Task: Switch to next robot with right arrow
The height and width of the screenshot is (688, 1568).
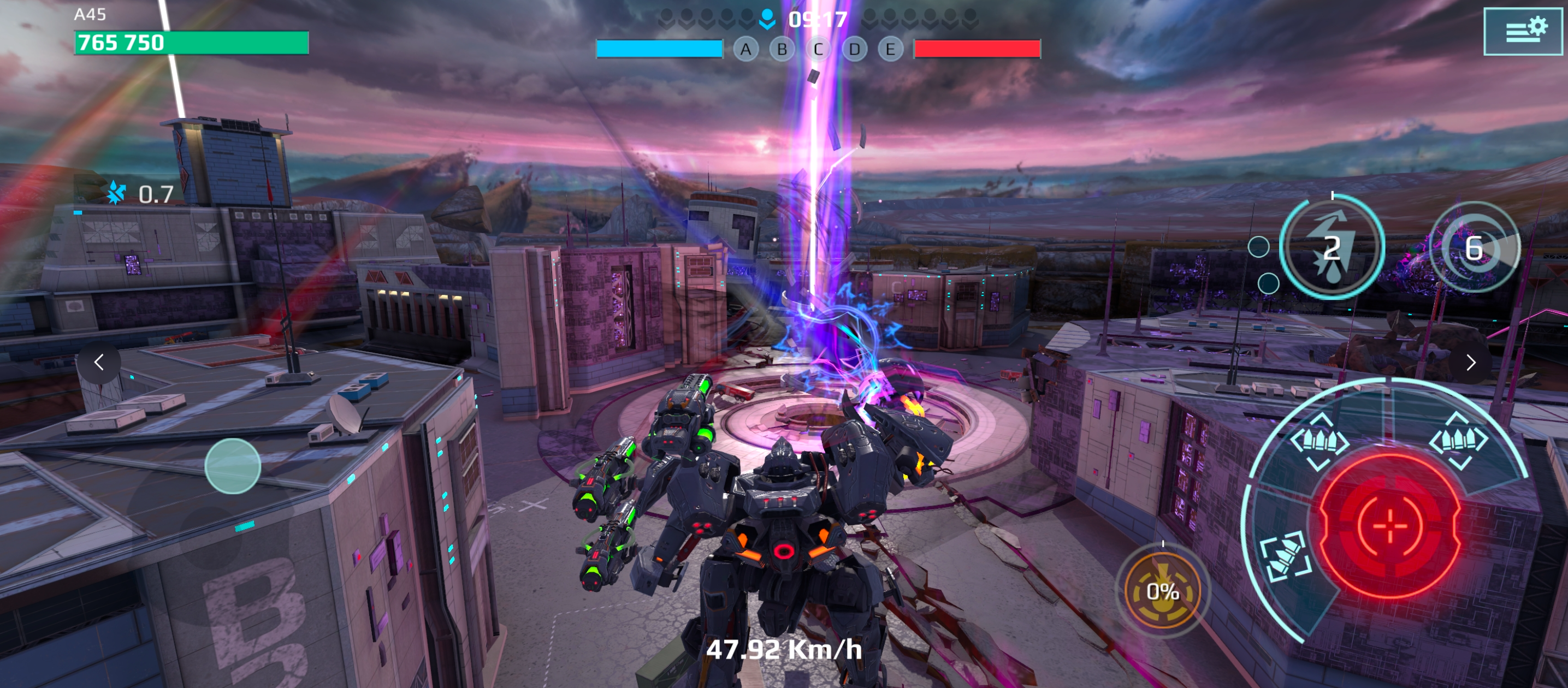Action: 1471,363
